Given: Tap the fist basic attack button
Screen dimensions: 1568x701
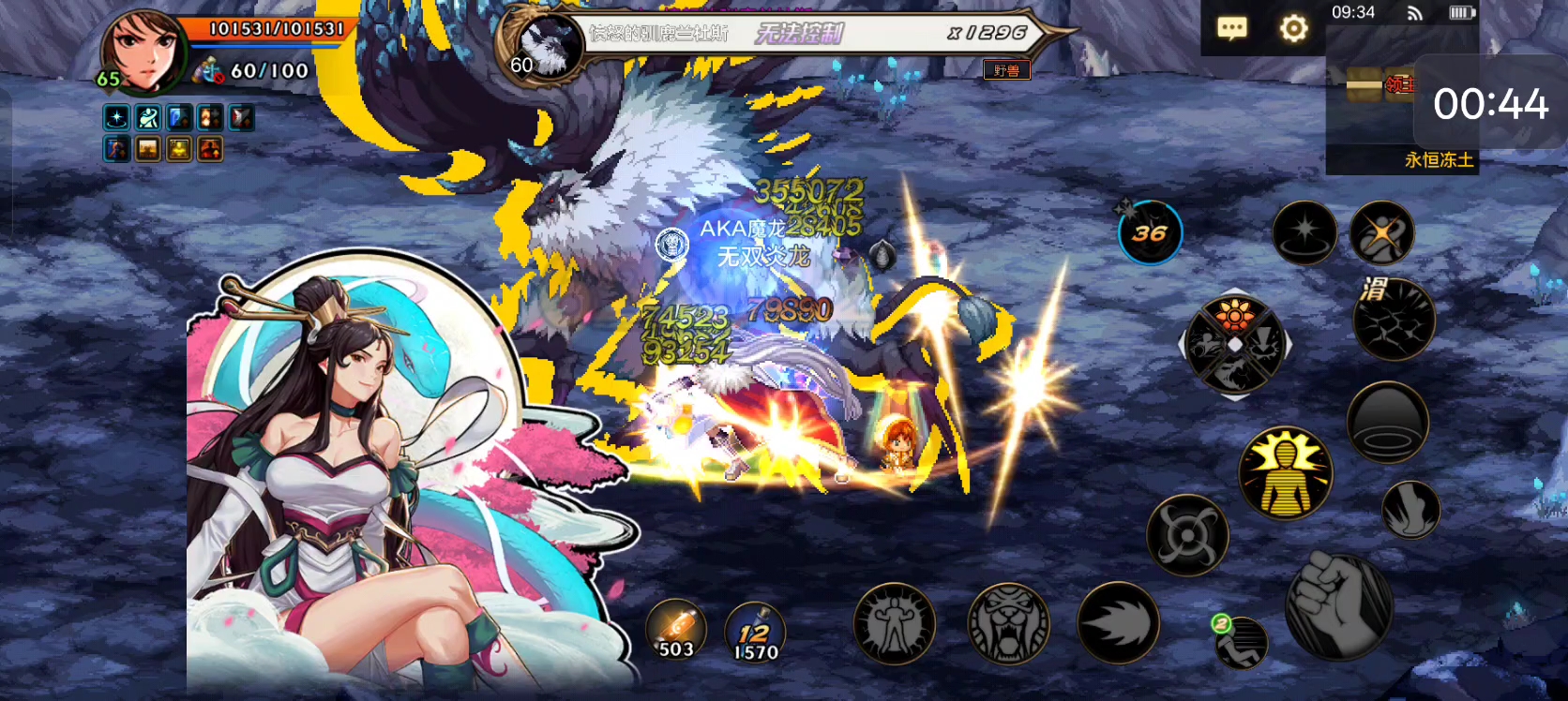Looking at the screenshot, I should (1338, 606).
